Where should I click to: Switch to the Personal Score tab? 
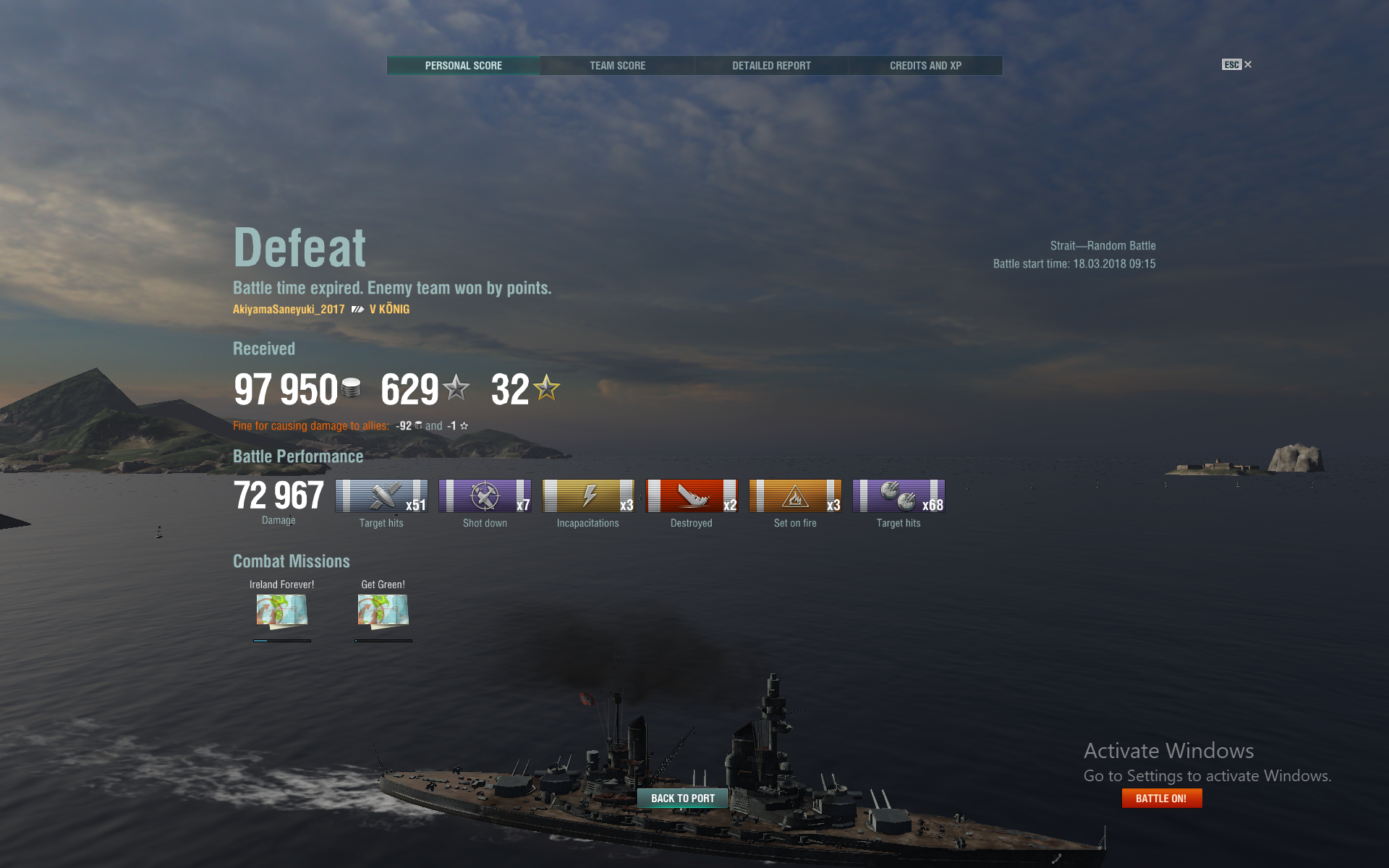coord(463,66)
